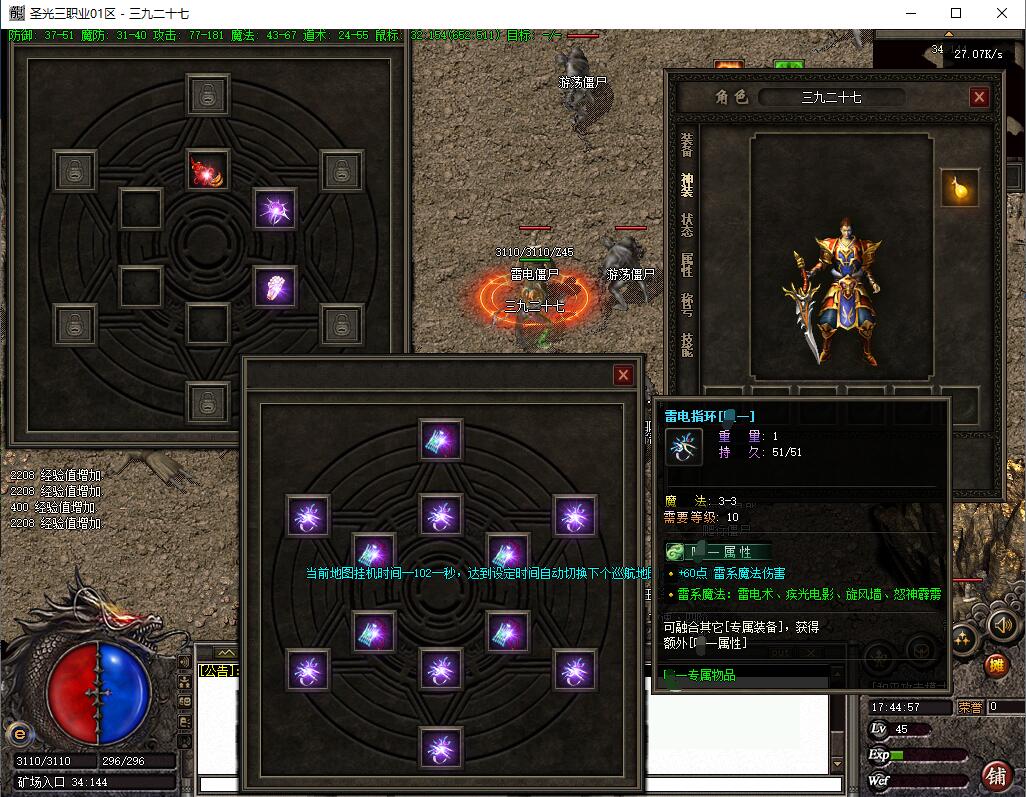Switch to the 装备 equipment tab
The width and height of the screenshot is (1026, 797).
687,145
